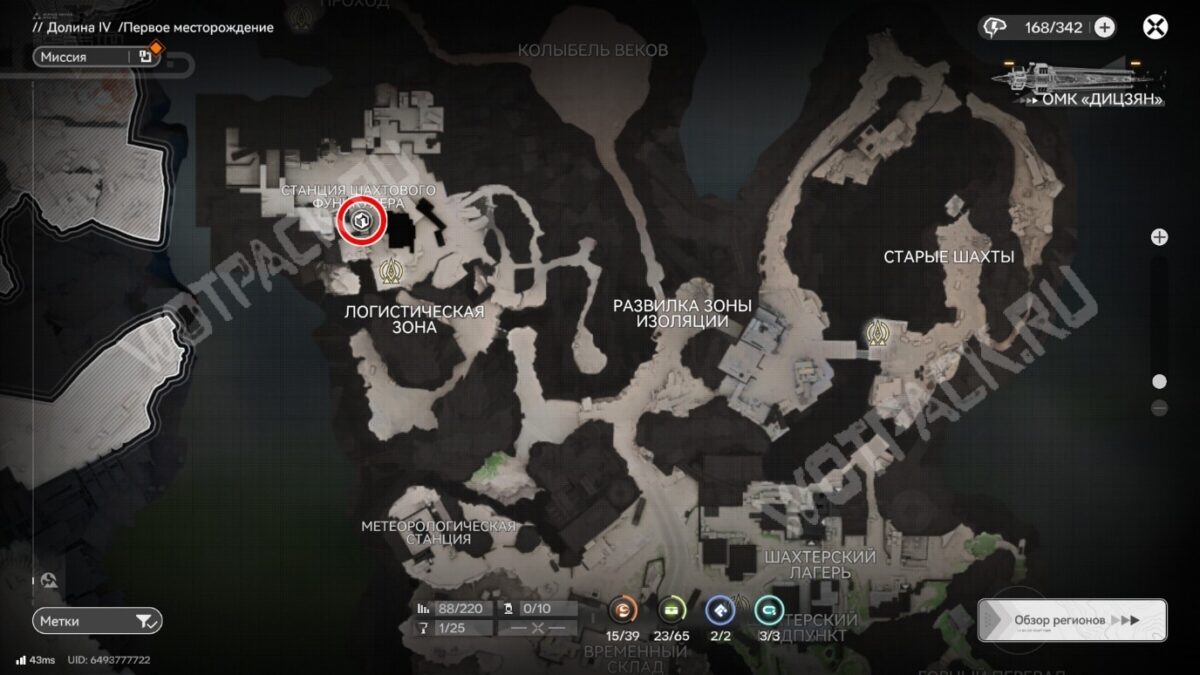Open Обзор регионов region overview

[1072, 620]
